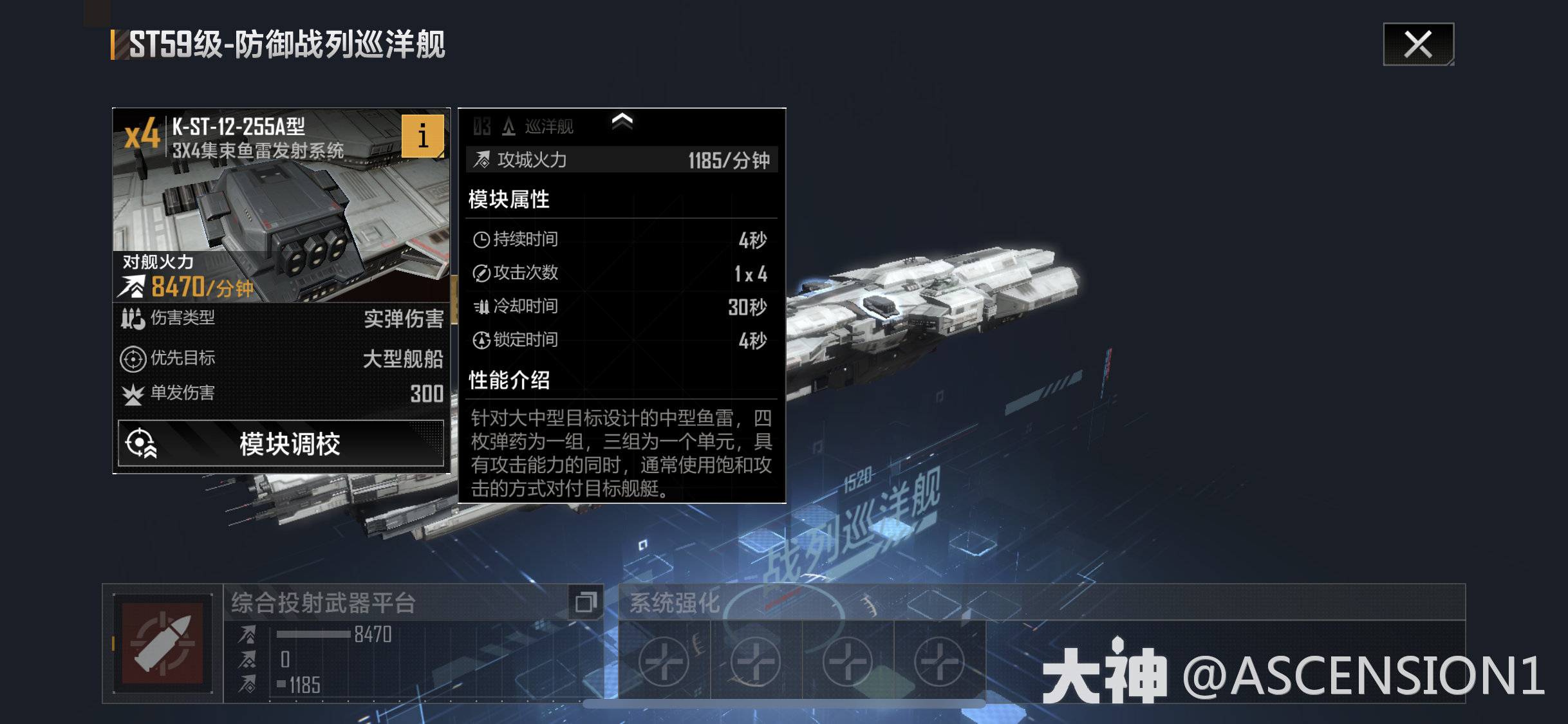Add an enhancement in the fourth 系统强化 slot

[x=940, y=662]
